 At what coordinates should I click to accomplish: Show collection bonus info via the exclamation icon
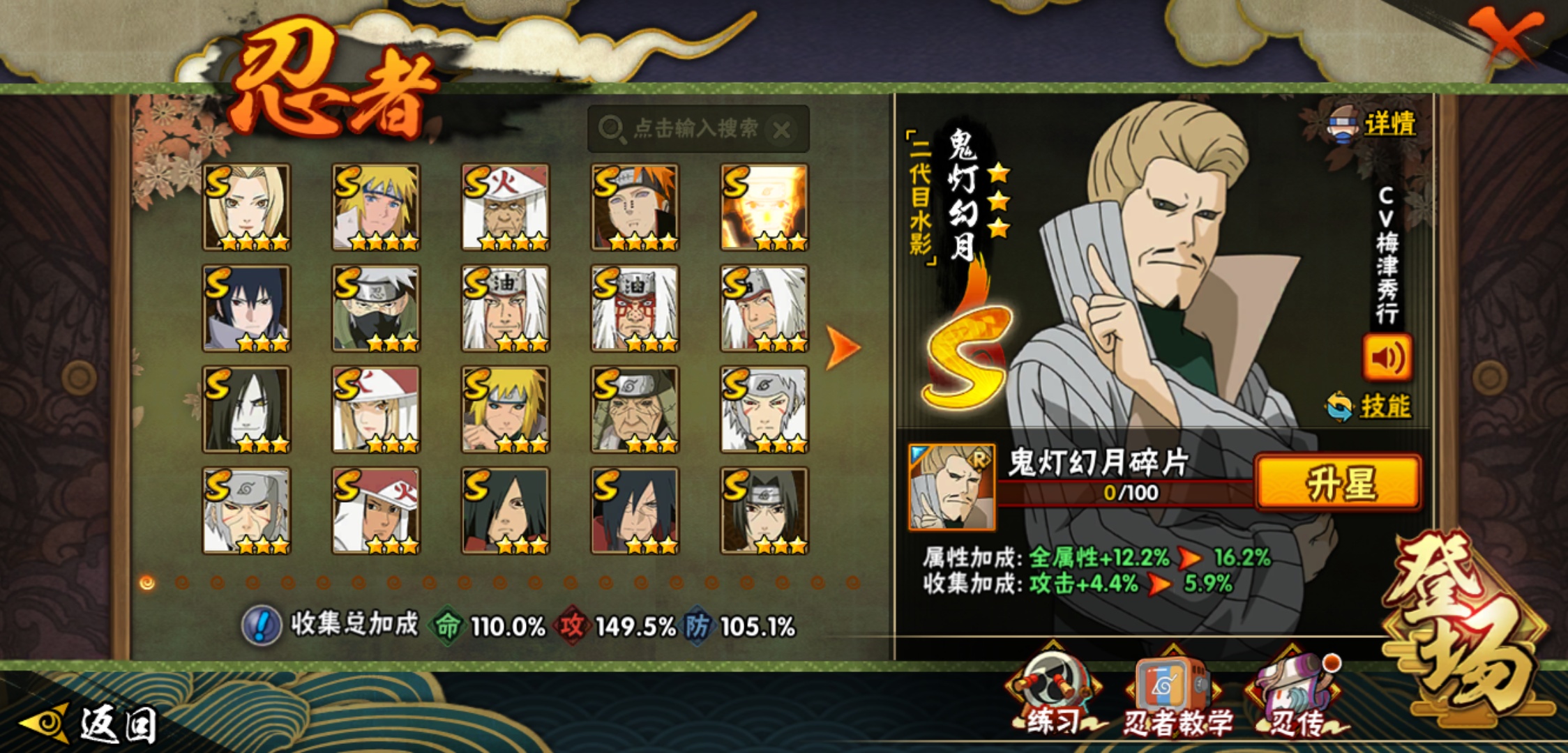pos(262,625)
